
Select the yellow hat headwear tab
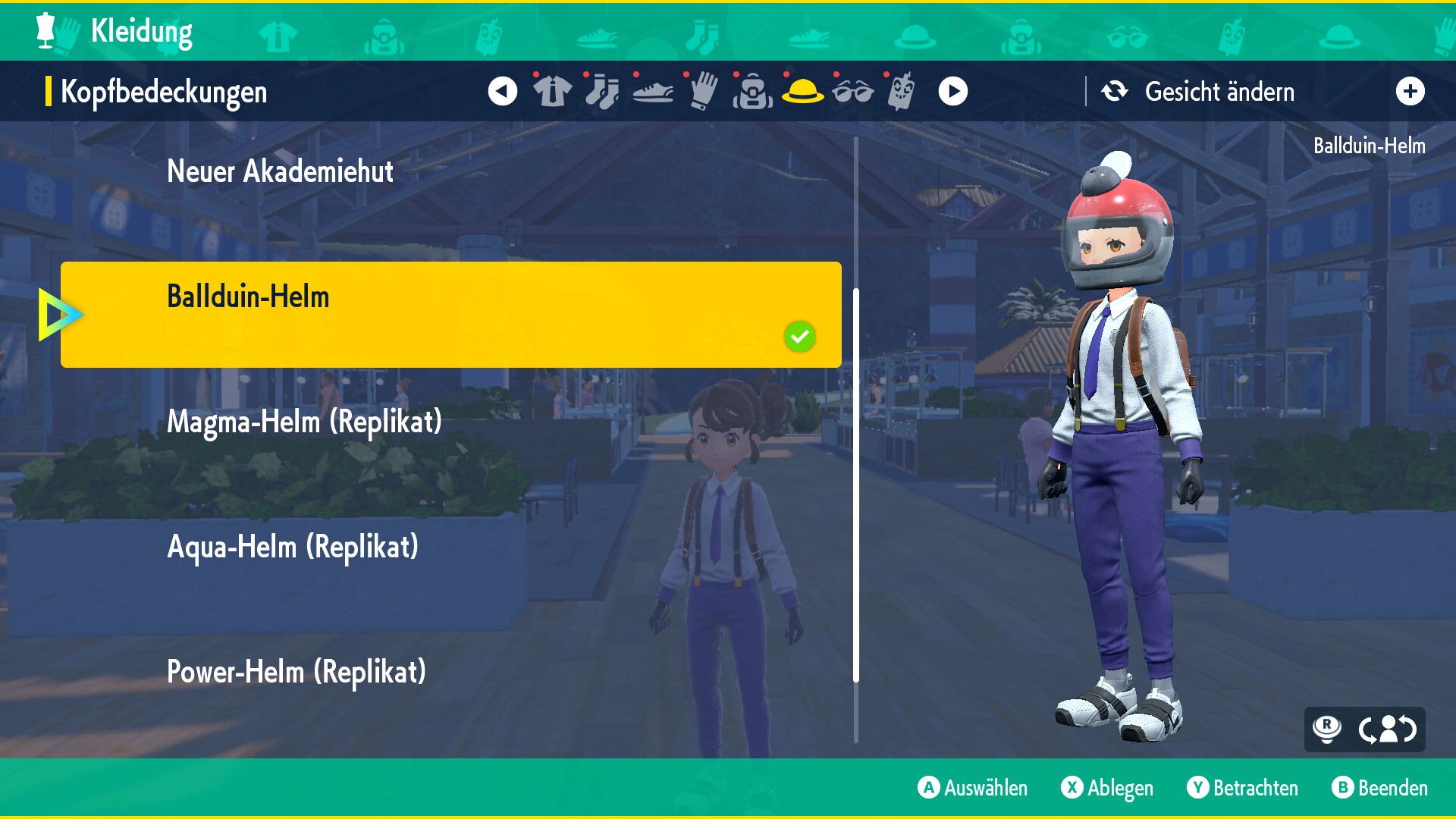(x=802, y=92)
